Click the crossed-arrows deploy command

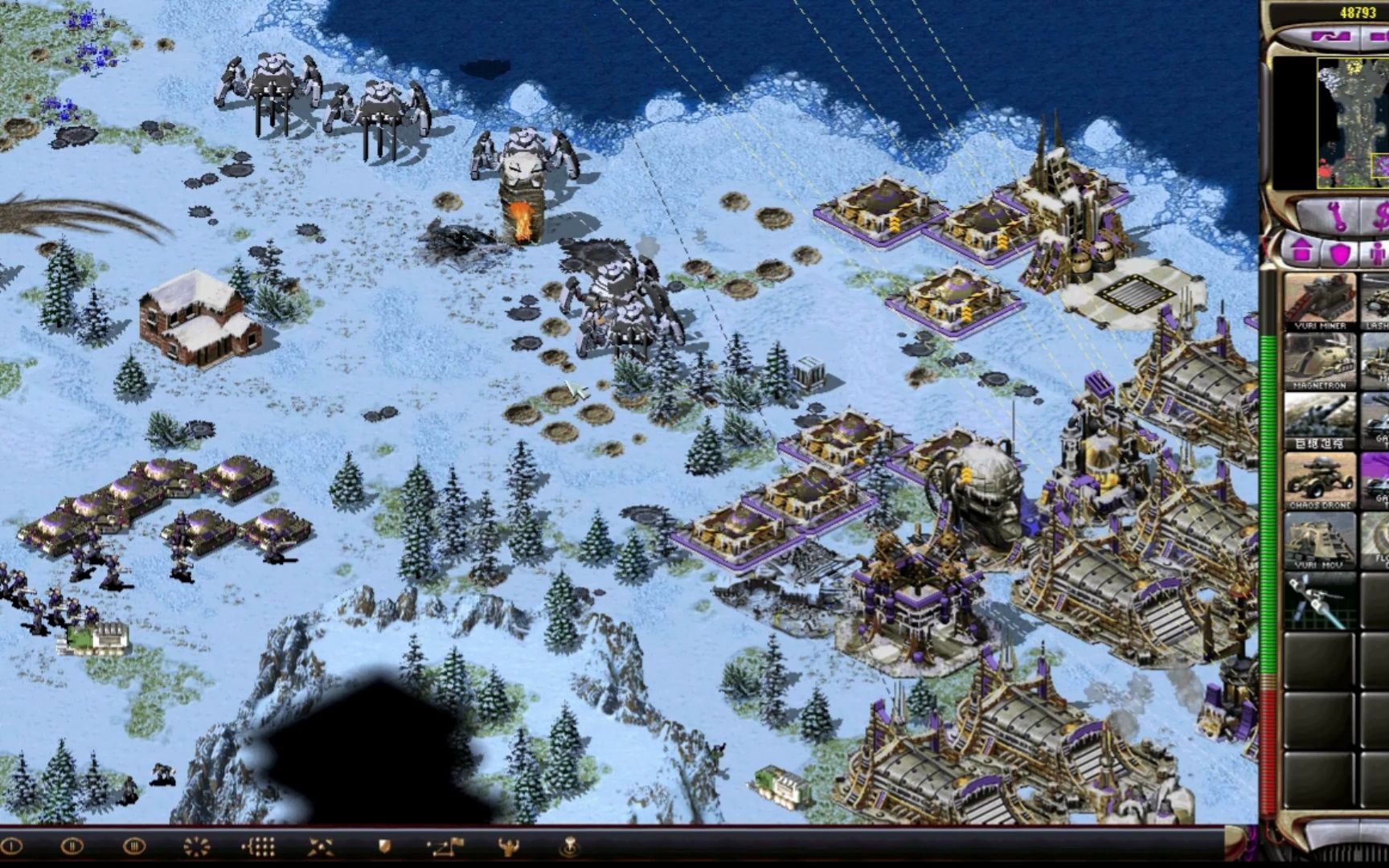click(x=321, y=845)
